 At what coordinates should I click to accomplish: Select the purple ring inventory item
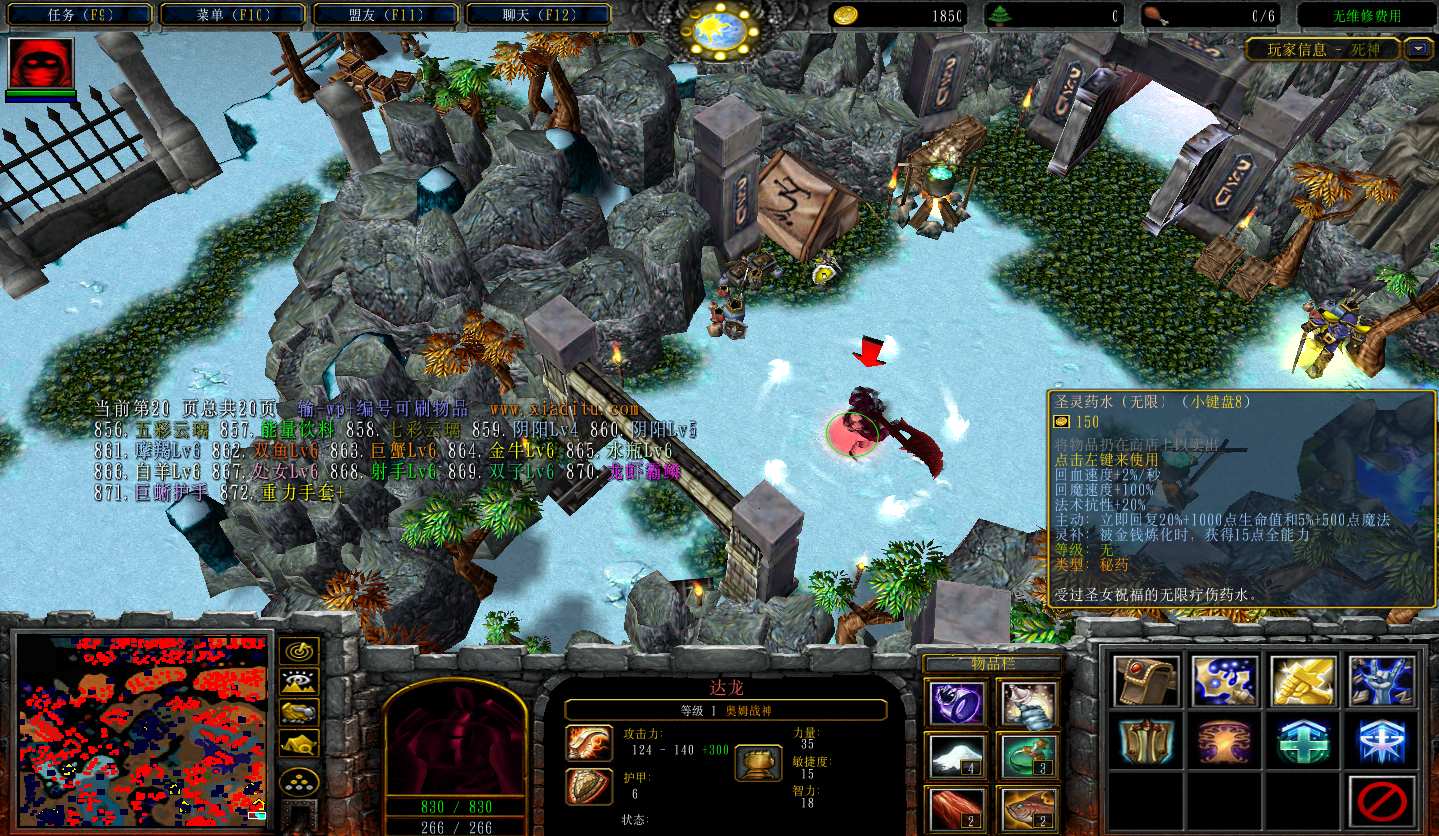coord(956,702)
